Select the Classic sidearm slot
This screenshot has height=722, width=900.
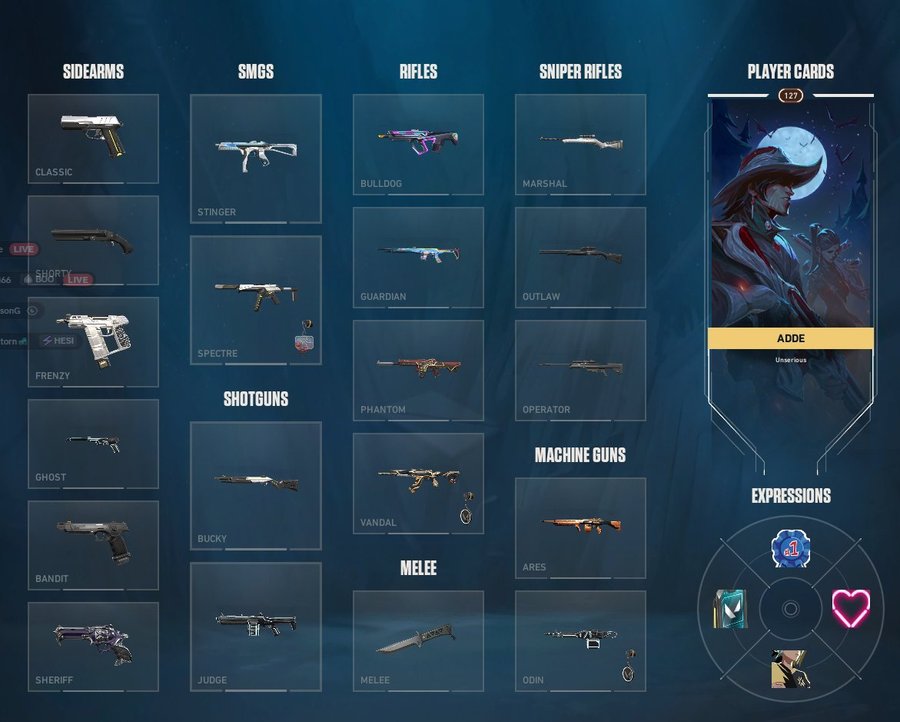[93, 138]
